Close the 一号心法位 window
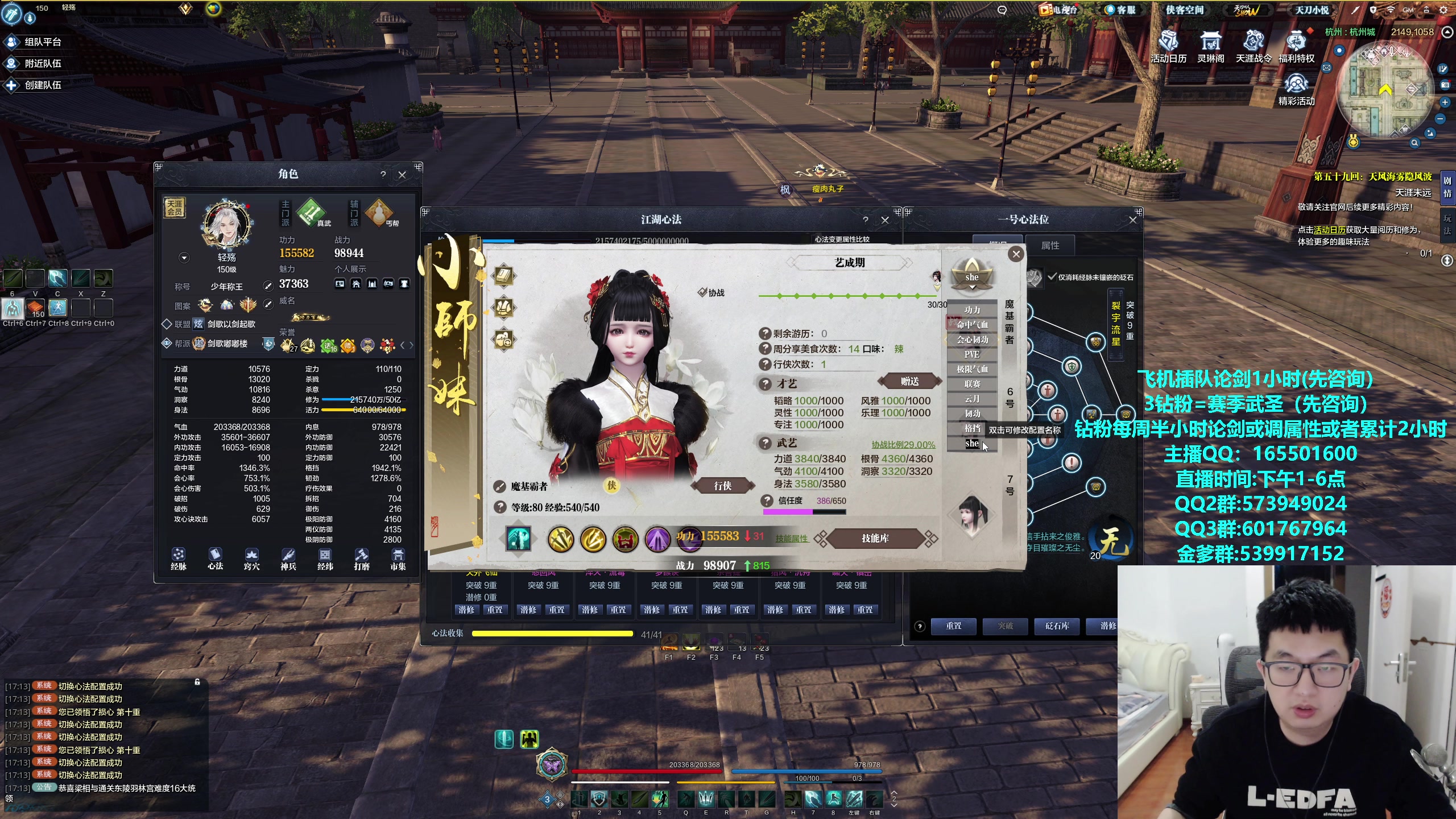1456x819 pixels. (1132, 220)
